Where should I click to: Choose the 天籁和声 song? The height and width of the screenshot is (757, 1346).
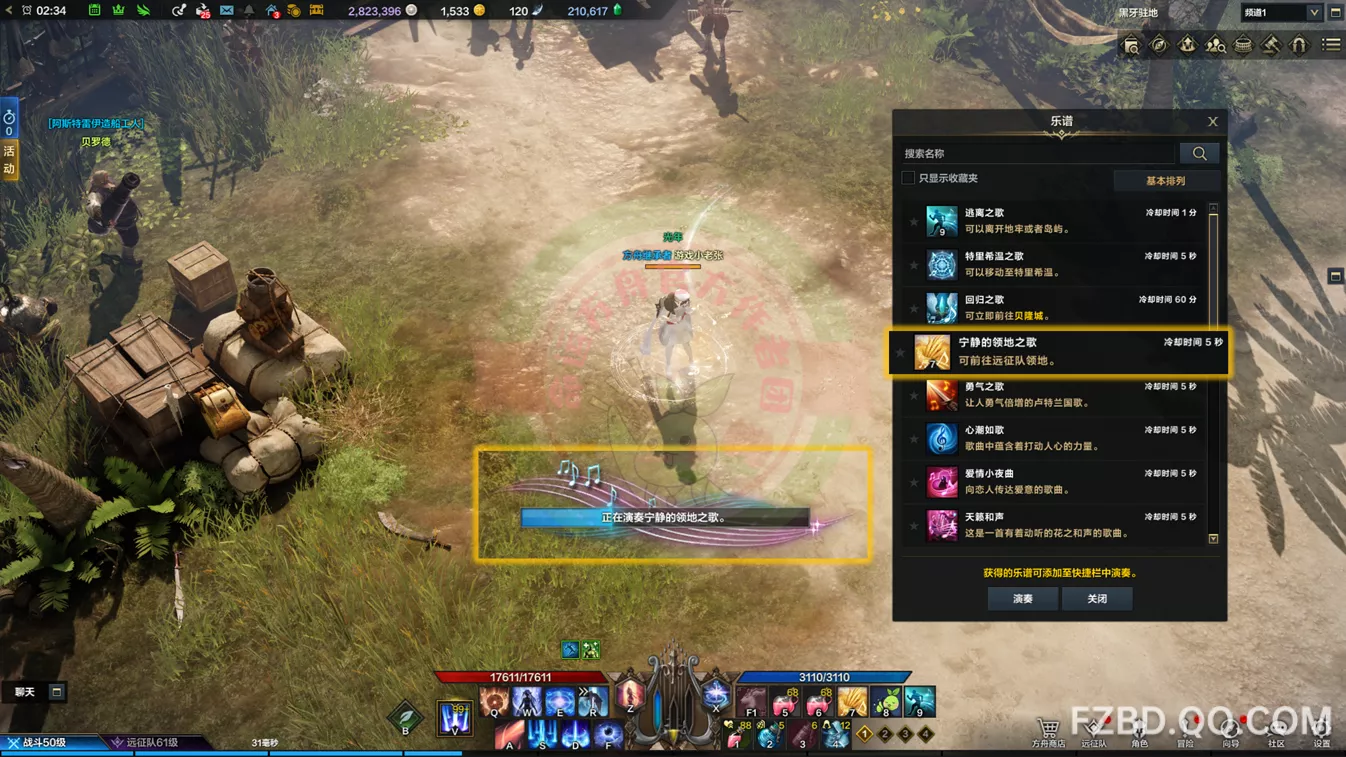(1058, 525)
